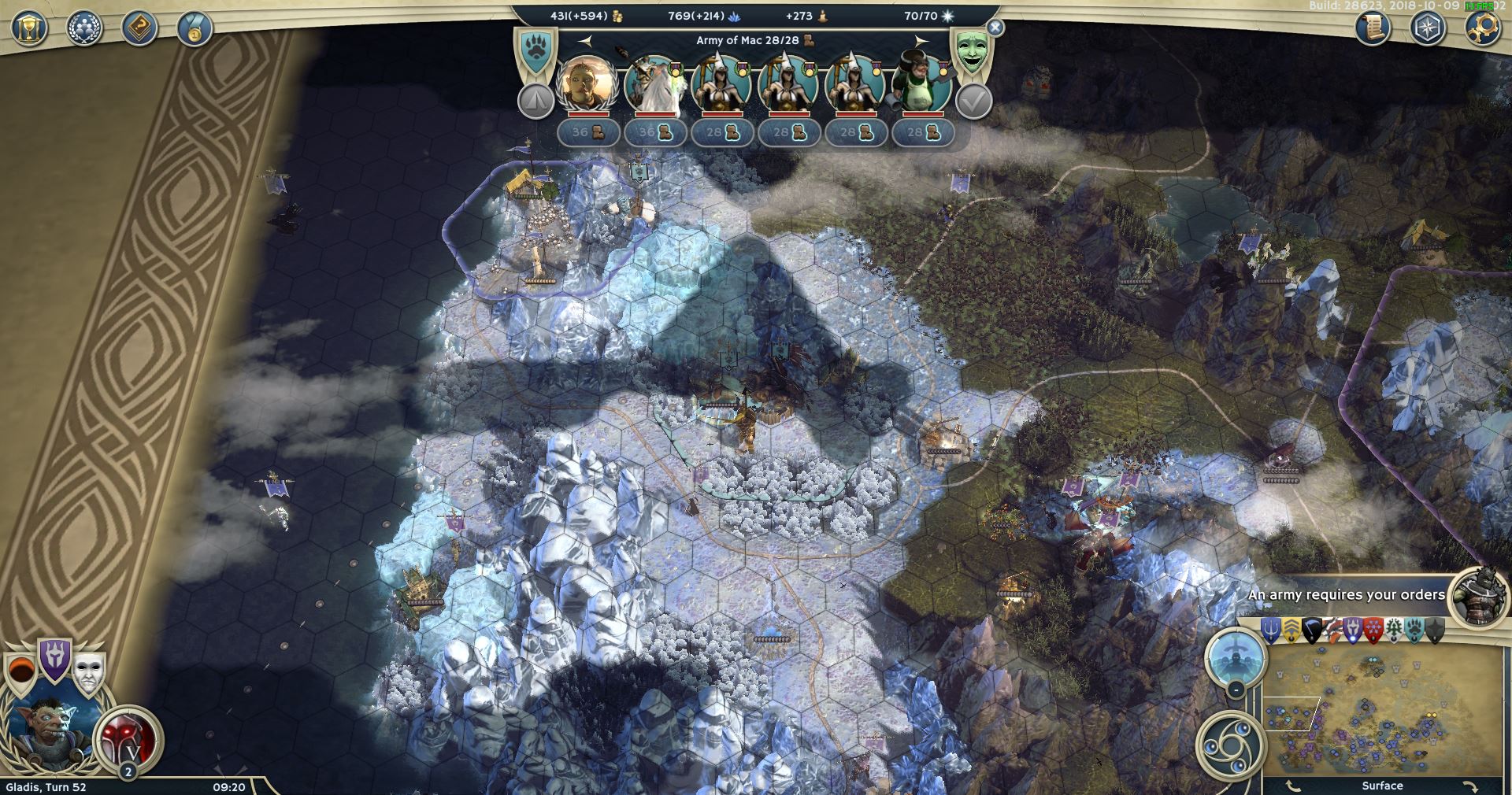
Task: Click the army requires orders notification portrait
Action: pyautogui.click(x=1478, y=594)
